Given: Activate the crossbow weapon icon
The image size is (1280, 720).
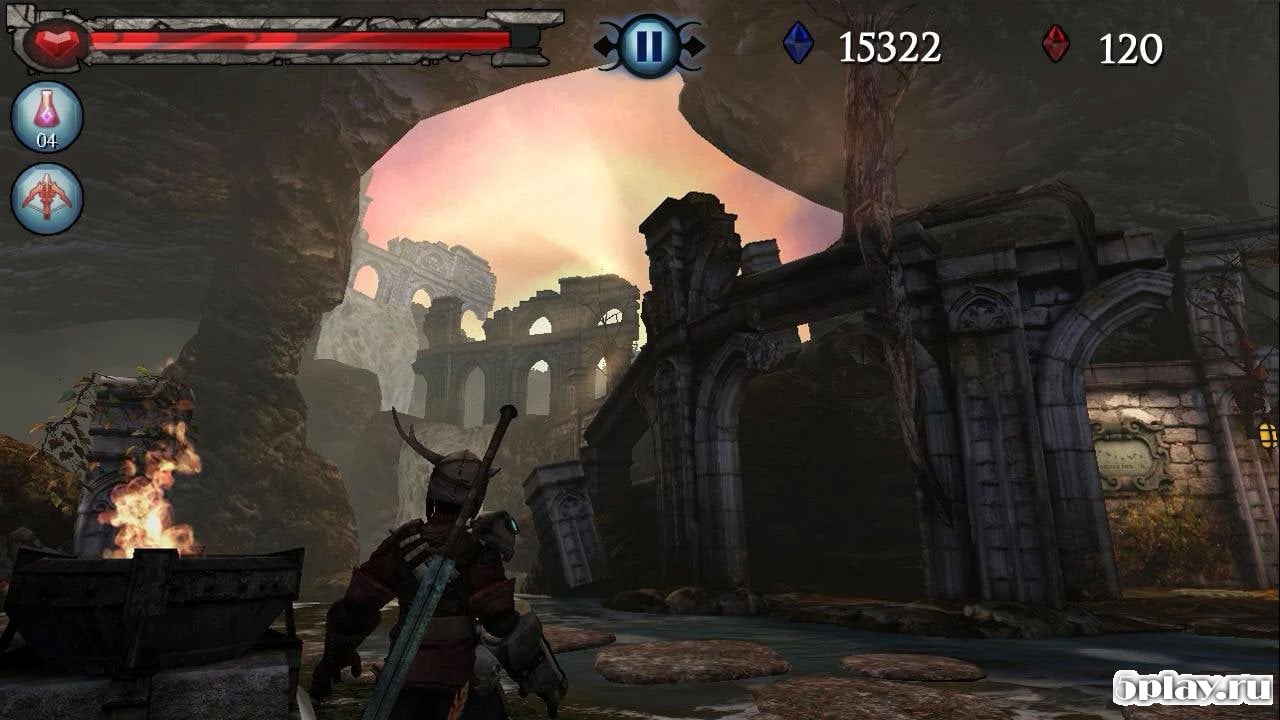Looking at the screenshot, I should coord(47,198).
